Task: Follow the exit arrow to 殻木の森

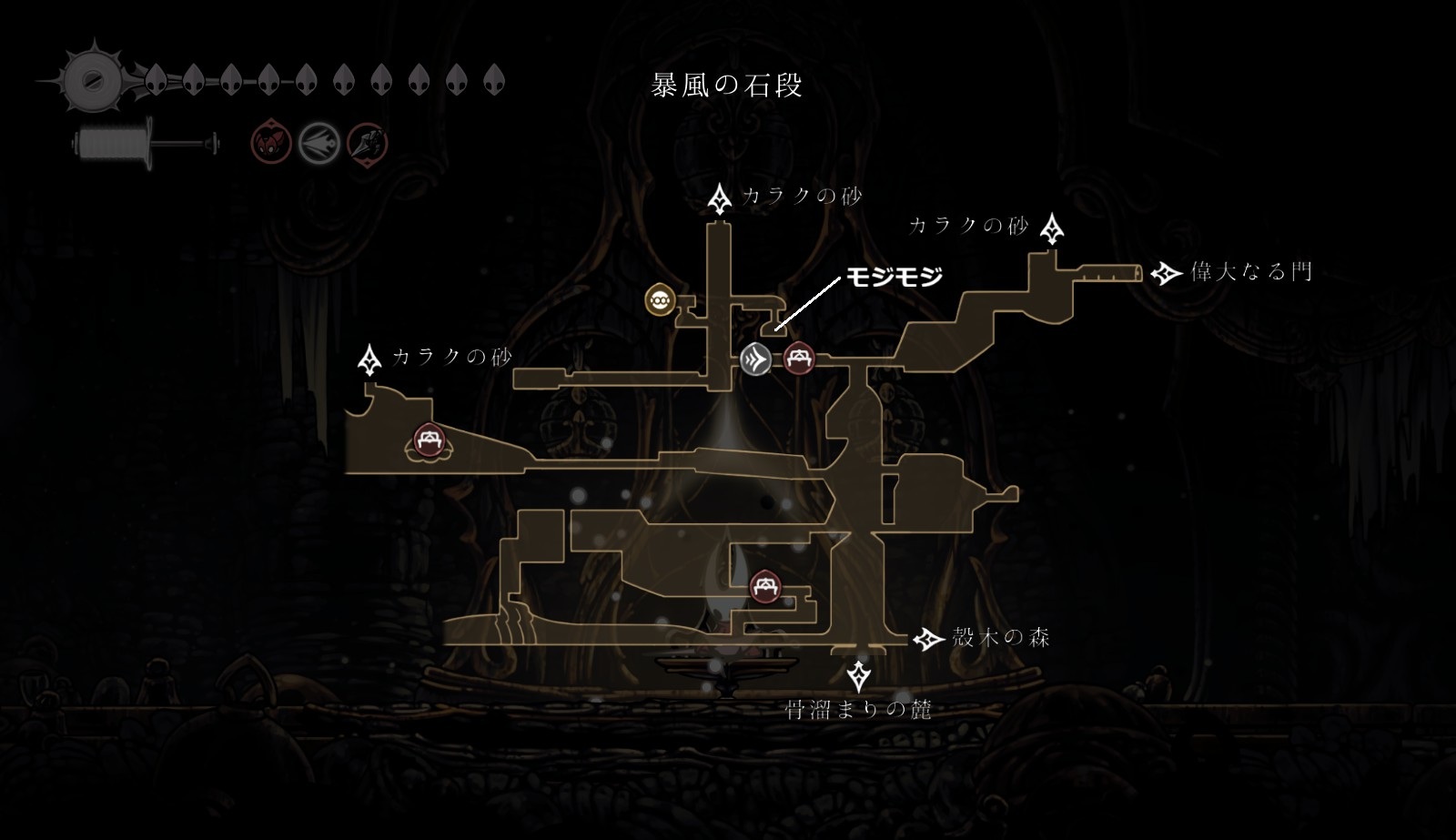Action: click(x=929, y=639)
